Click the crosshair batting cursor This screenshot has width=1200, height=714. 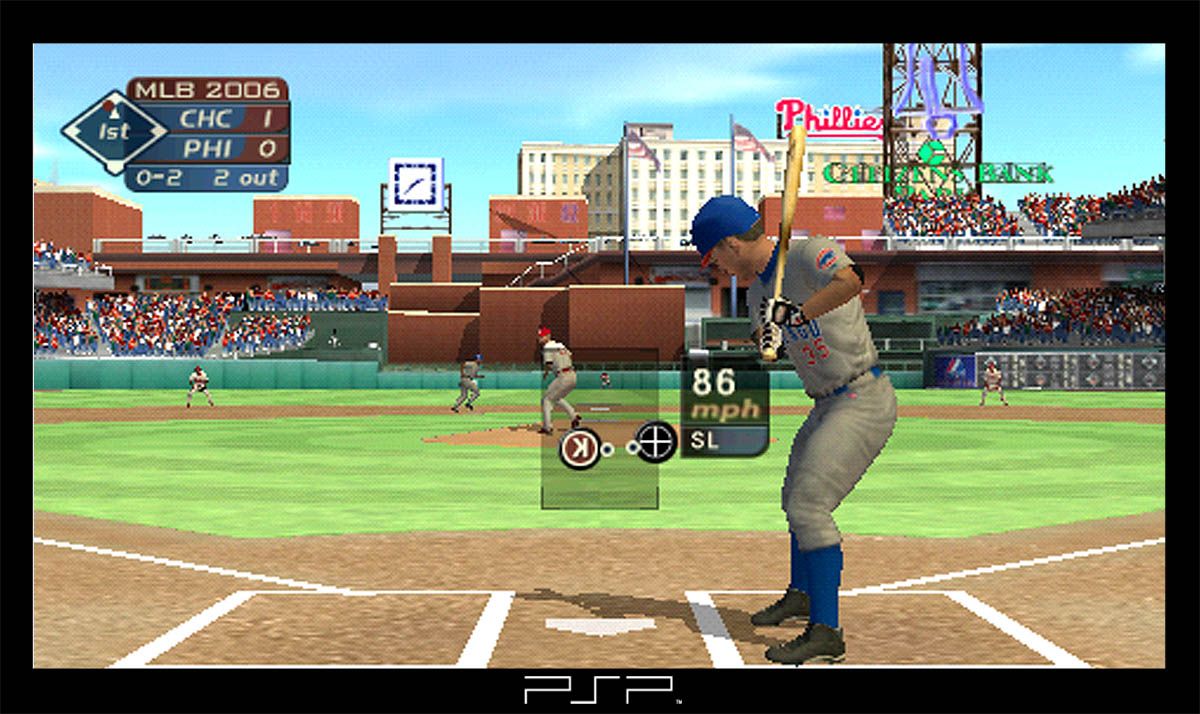[x=656, y=441]
